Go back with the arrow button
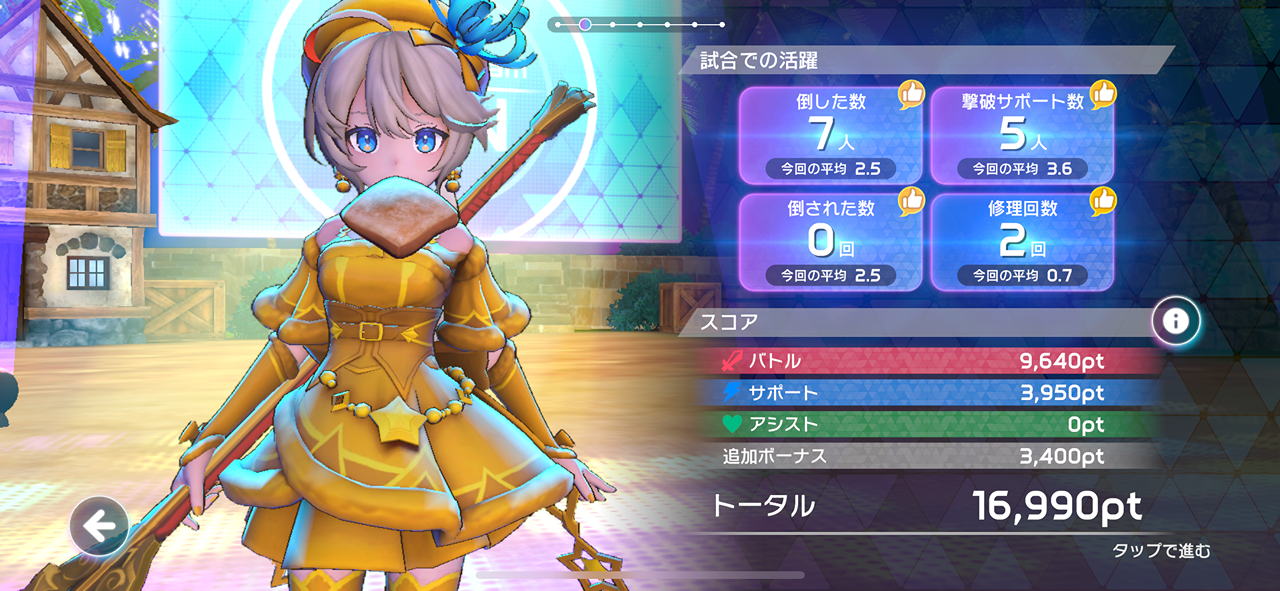Image resolution: width=1280 pixels, height=591 pixels. pos(98,526)
